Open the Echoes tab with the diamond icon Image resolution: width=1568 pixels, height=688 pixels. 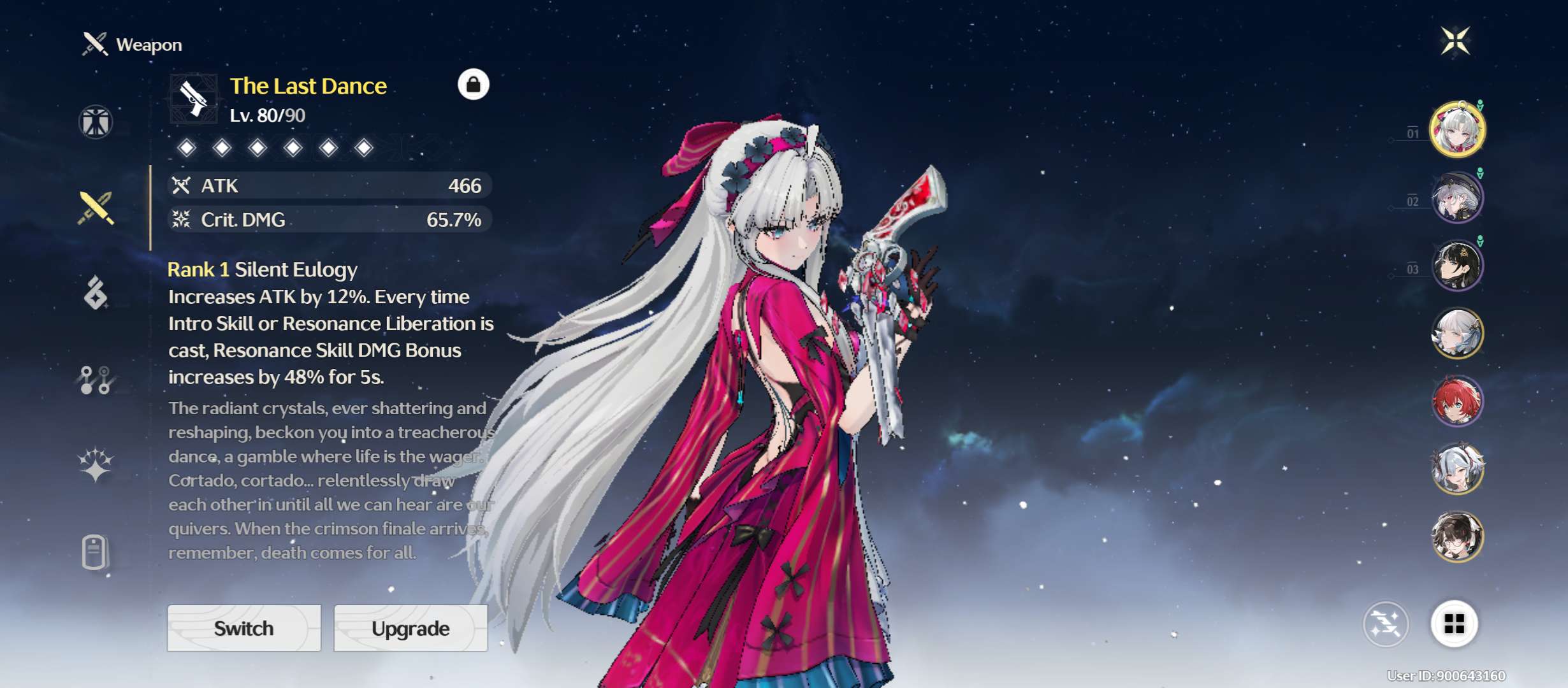(96, 294)
